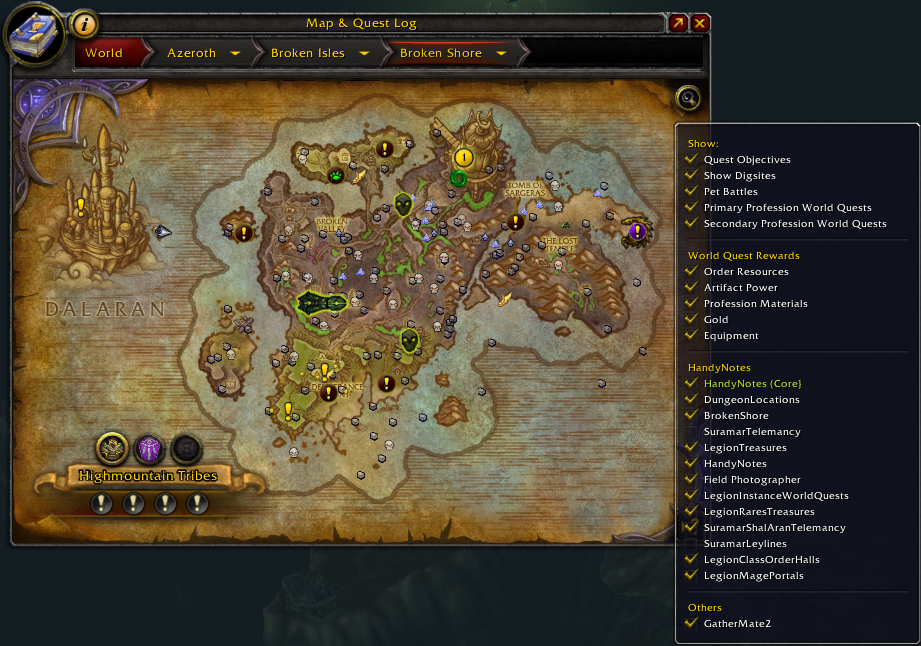Open the map info button
921x646 pixels.
(85, 23)
